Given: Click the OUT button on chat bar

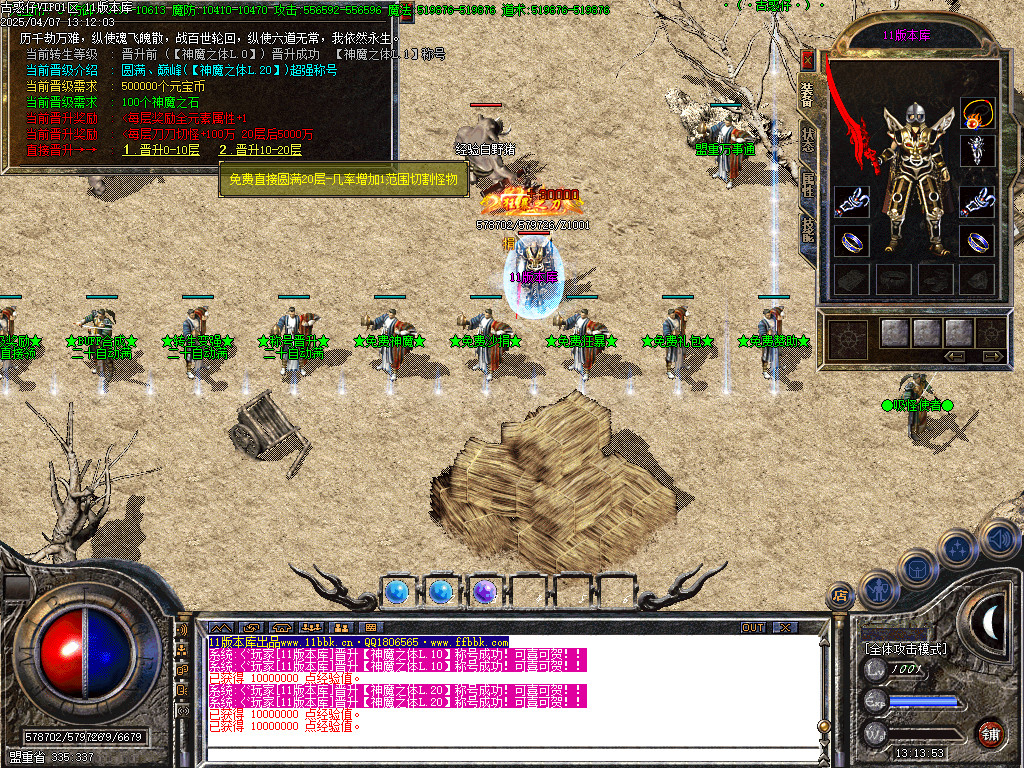Looking at the screenshot, I should (x=752, y=627).
